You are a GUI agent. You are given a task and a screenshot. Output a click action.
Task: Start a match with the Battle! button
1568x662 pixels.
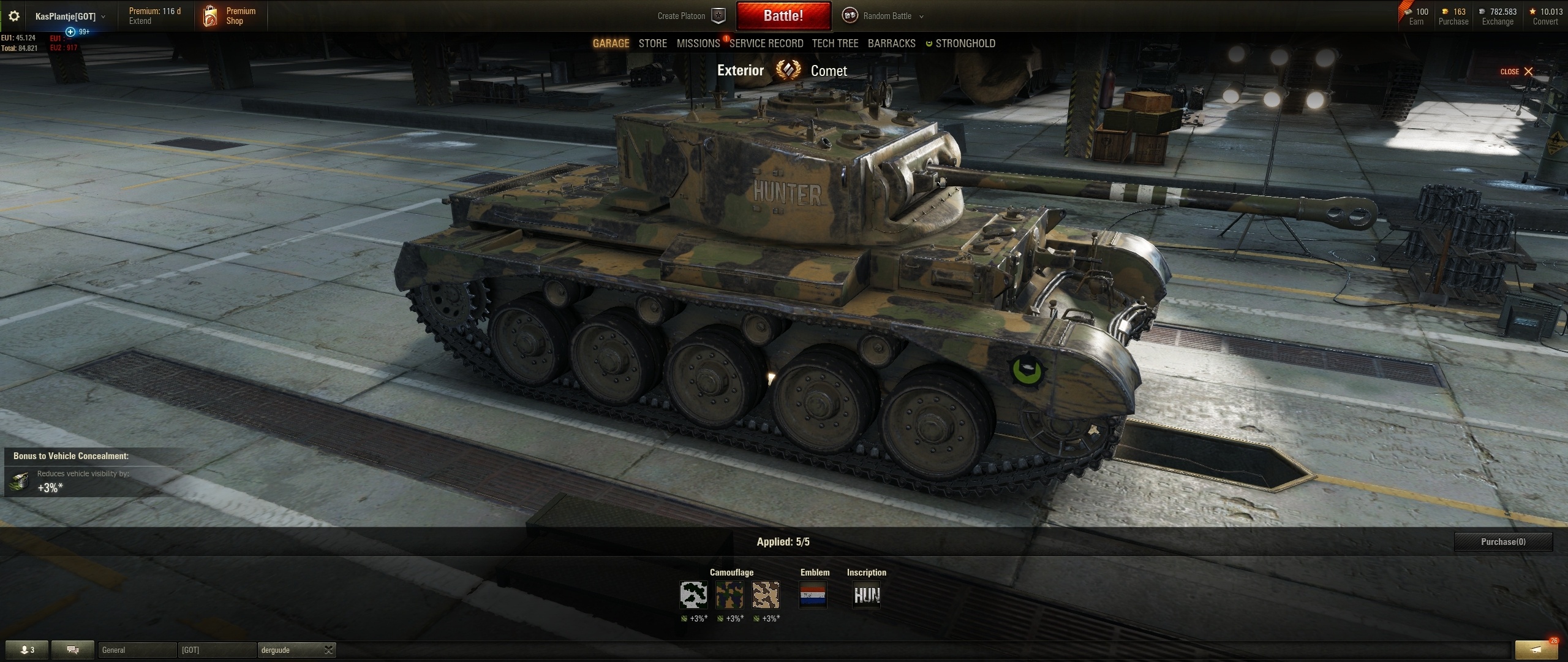783,16
